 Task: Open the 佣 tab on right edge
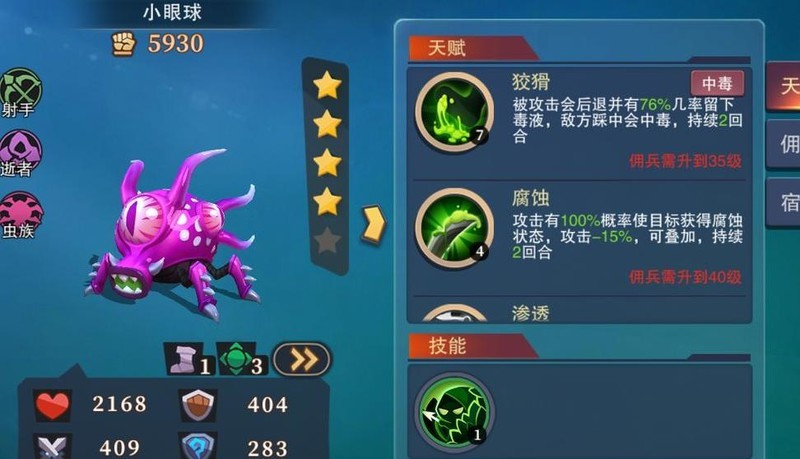point(784,145)
